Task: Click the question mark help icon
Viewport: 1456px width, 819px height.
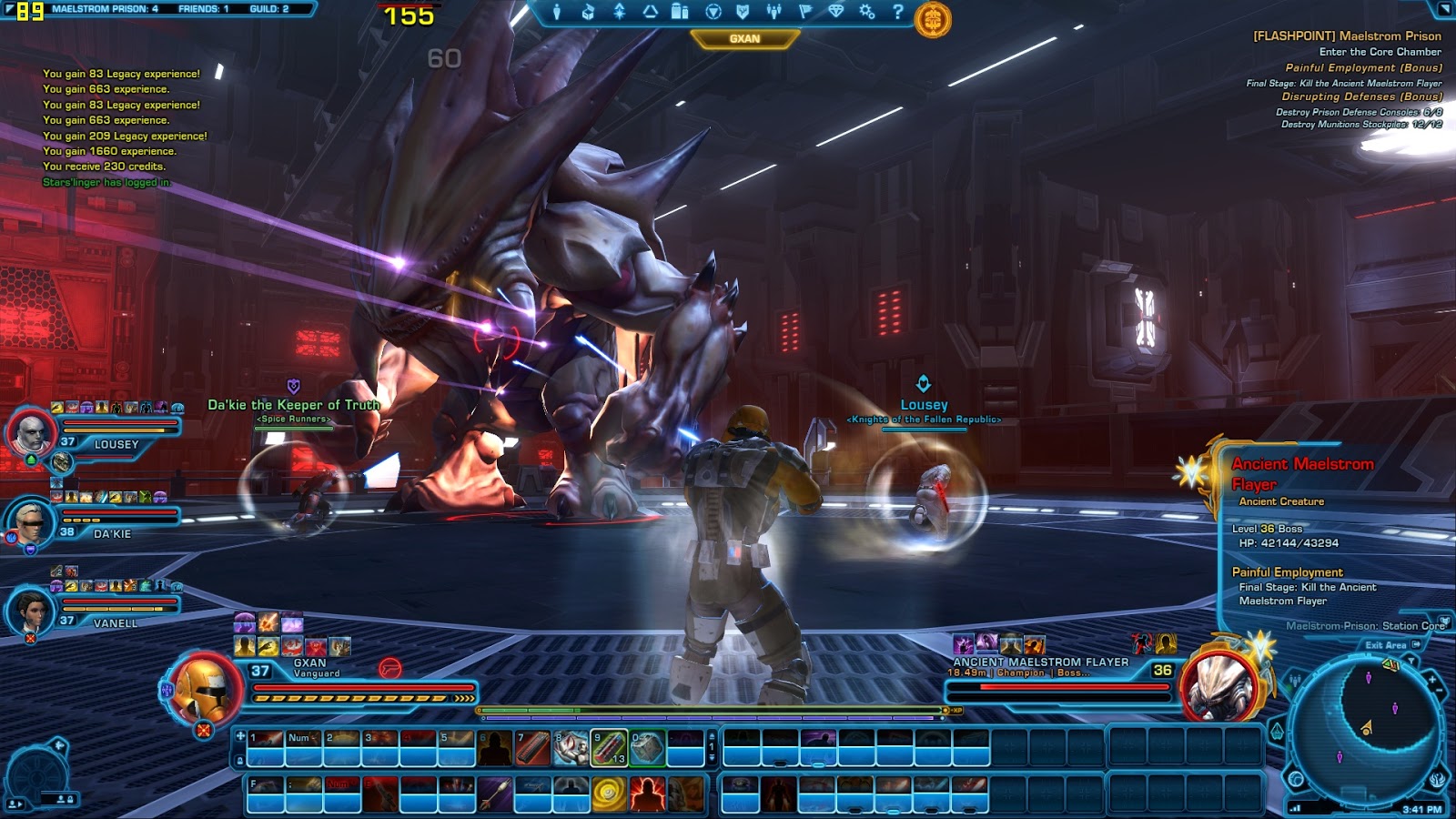Action: click(x=897, y=12)
